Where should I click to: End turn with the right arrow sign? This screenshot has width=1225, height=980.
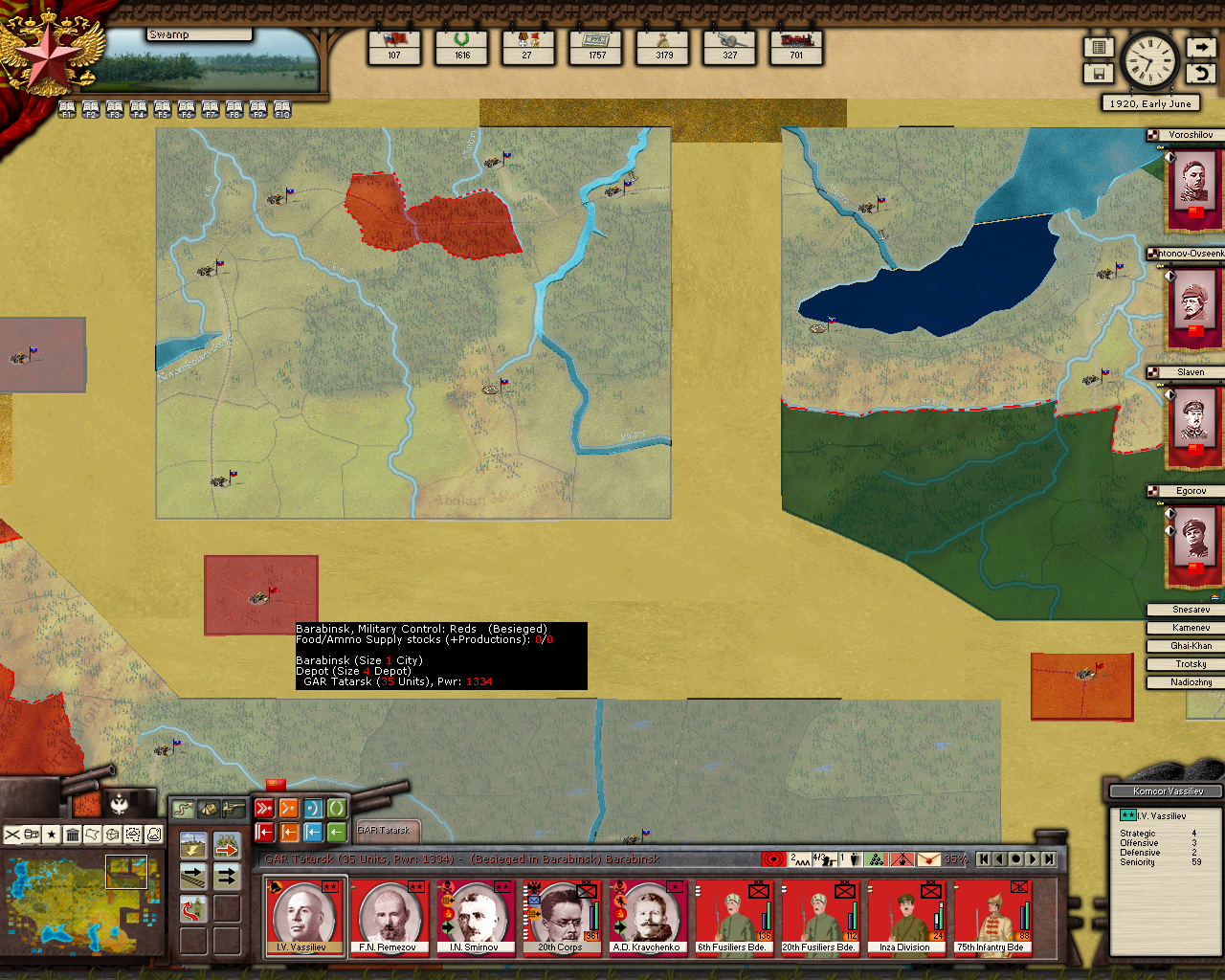click(1201, 47)
